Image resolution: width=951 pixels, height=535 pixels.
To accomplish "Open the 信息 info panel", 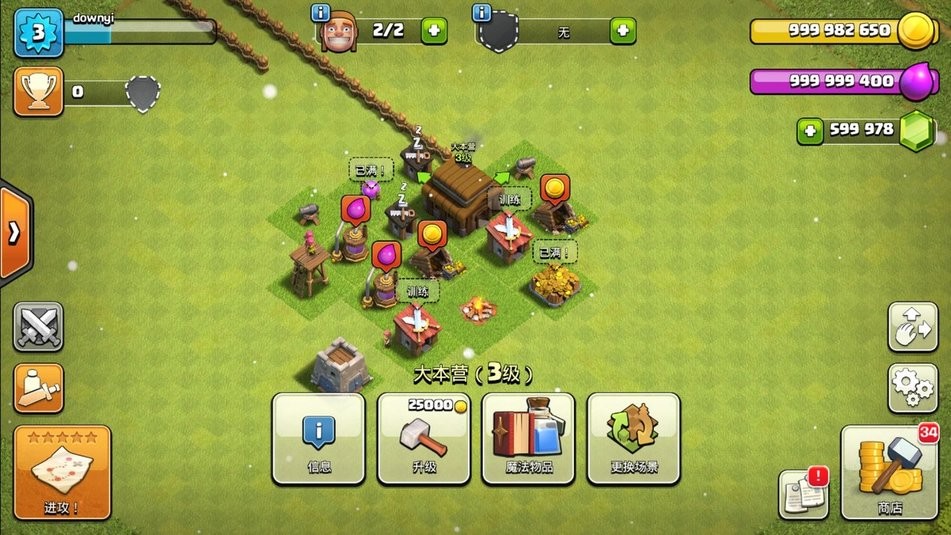I will (318, 439).
